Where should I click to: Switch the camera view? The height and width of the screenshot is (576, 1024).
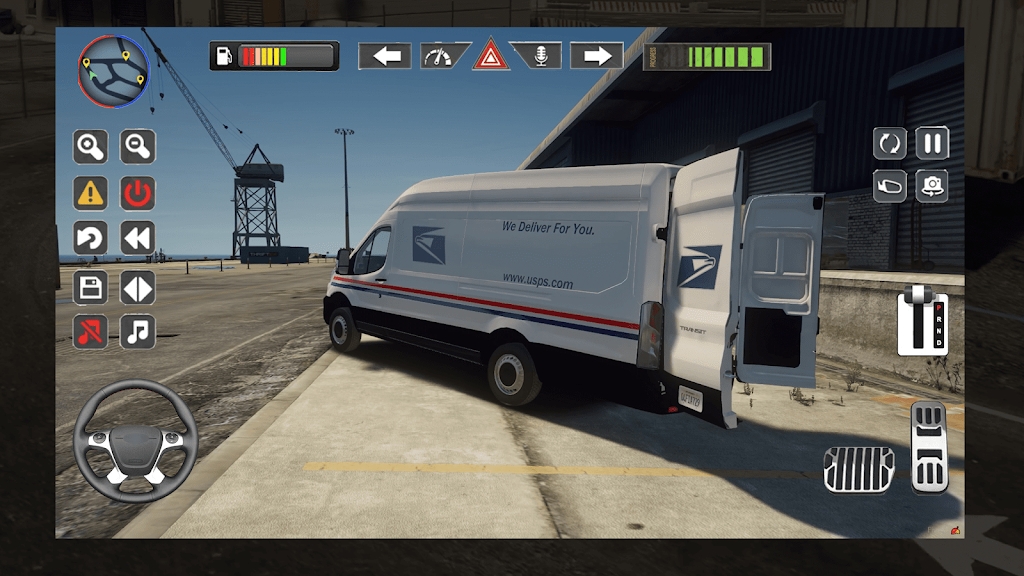point(932,186)
